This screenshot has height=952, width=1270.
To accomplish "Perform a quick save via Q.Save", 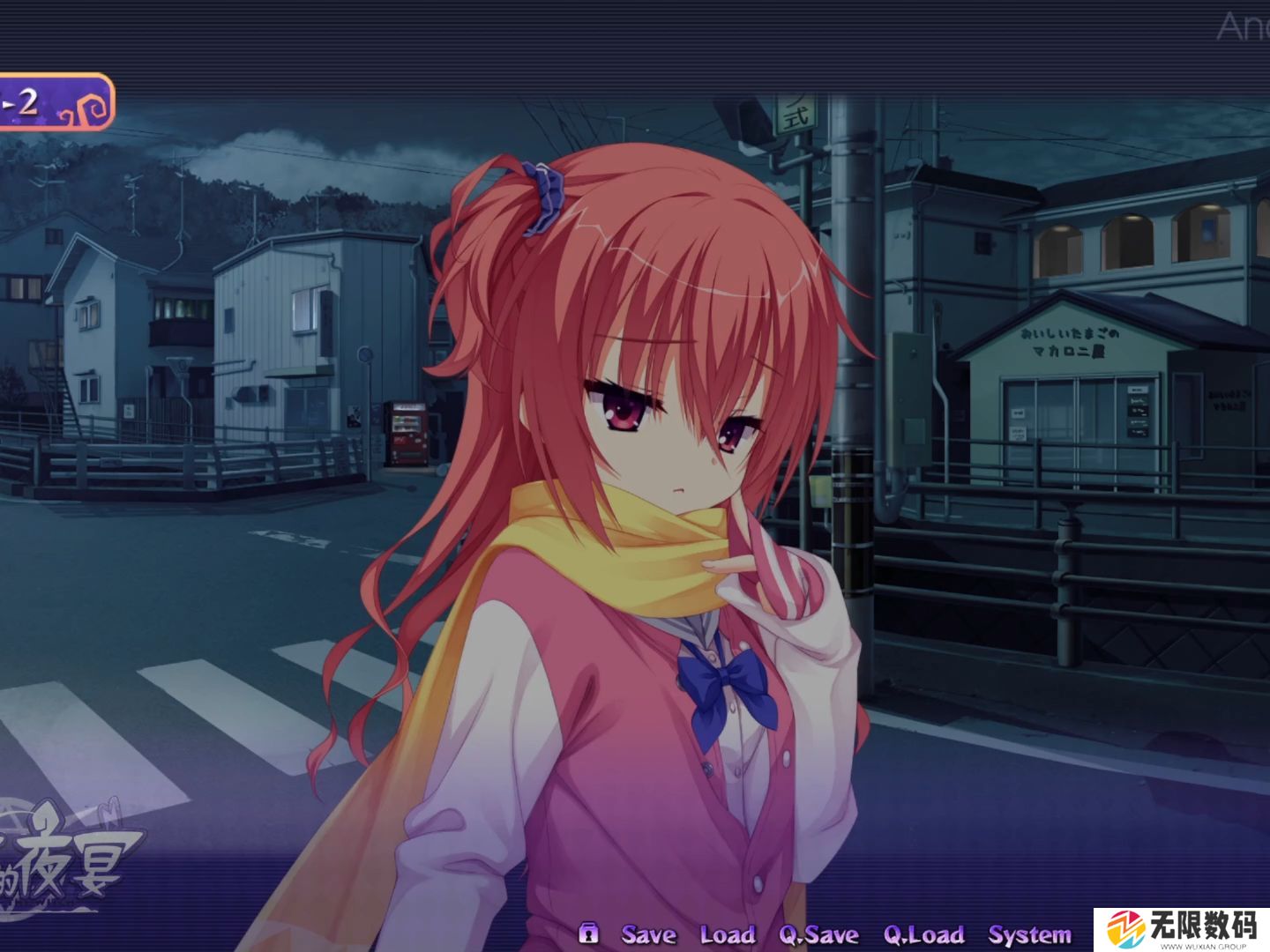I will (x=818, y=934).
